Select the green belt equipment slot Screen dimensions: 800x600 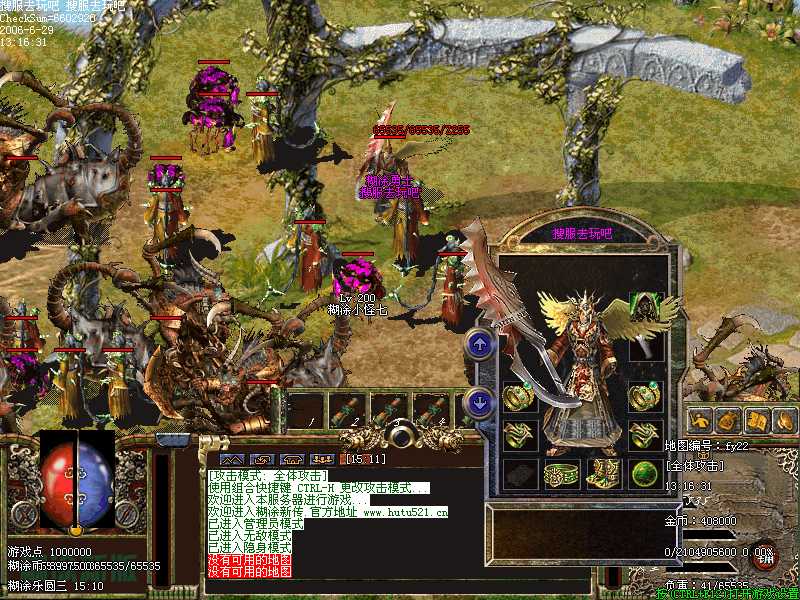(561, 474)
